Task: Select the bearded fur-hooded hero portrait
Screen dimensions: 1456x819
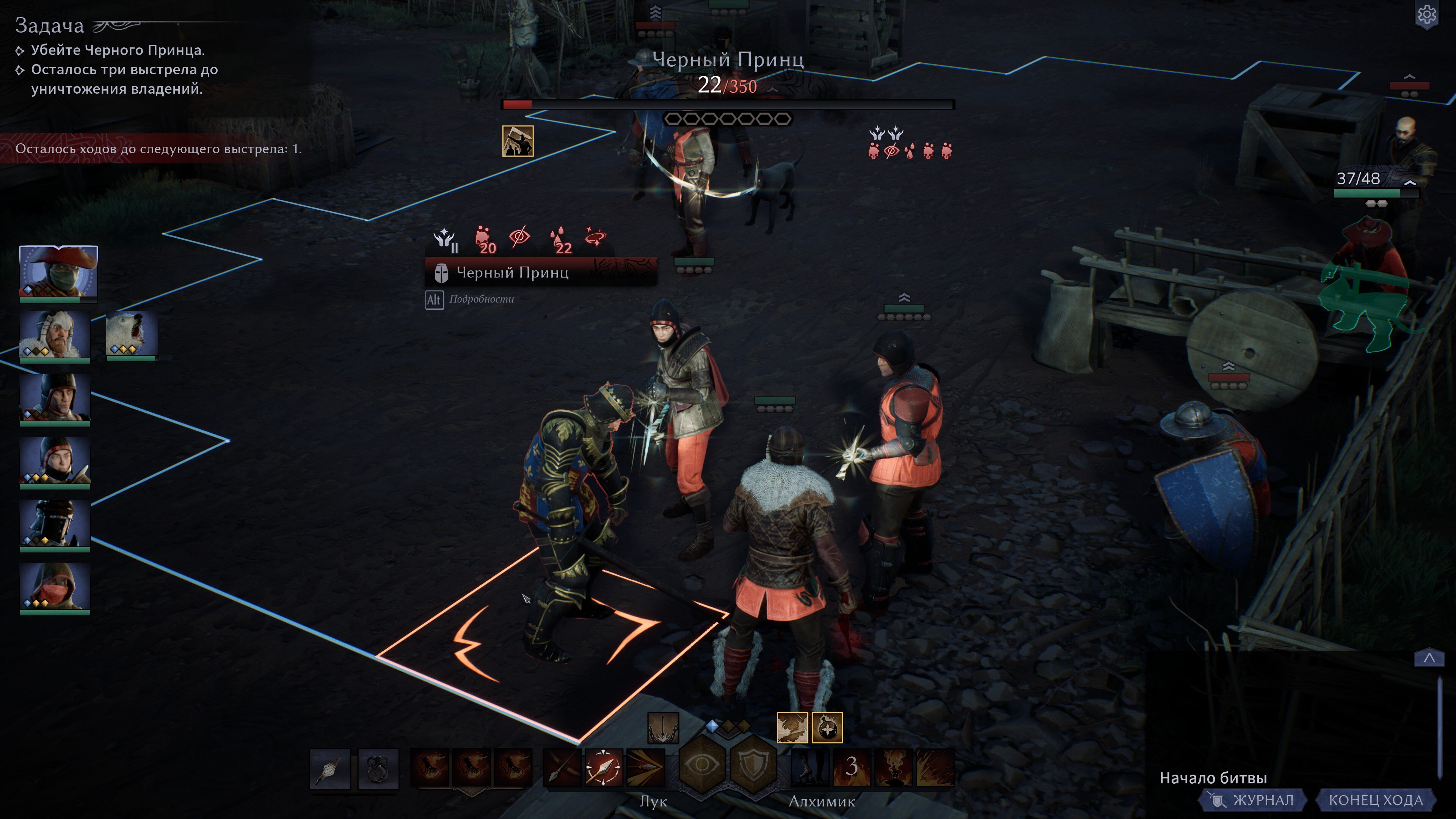Action: pyautogui.click(x=55, y=334)
